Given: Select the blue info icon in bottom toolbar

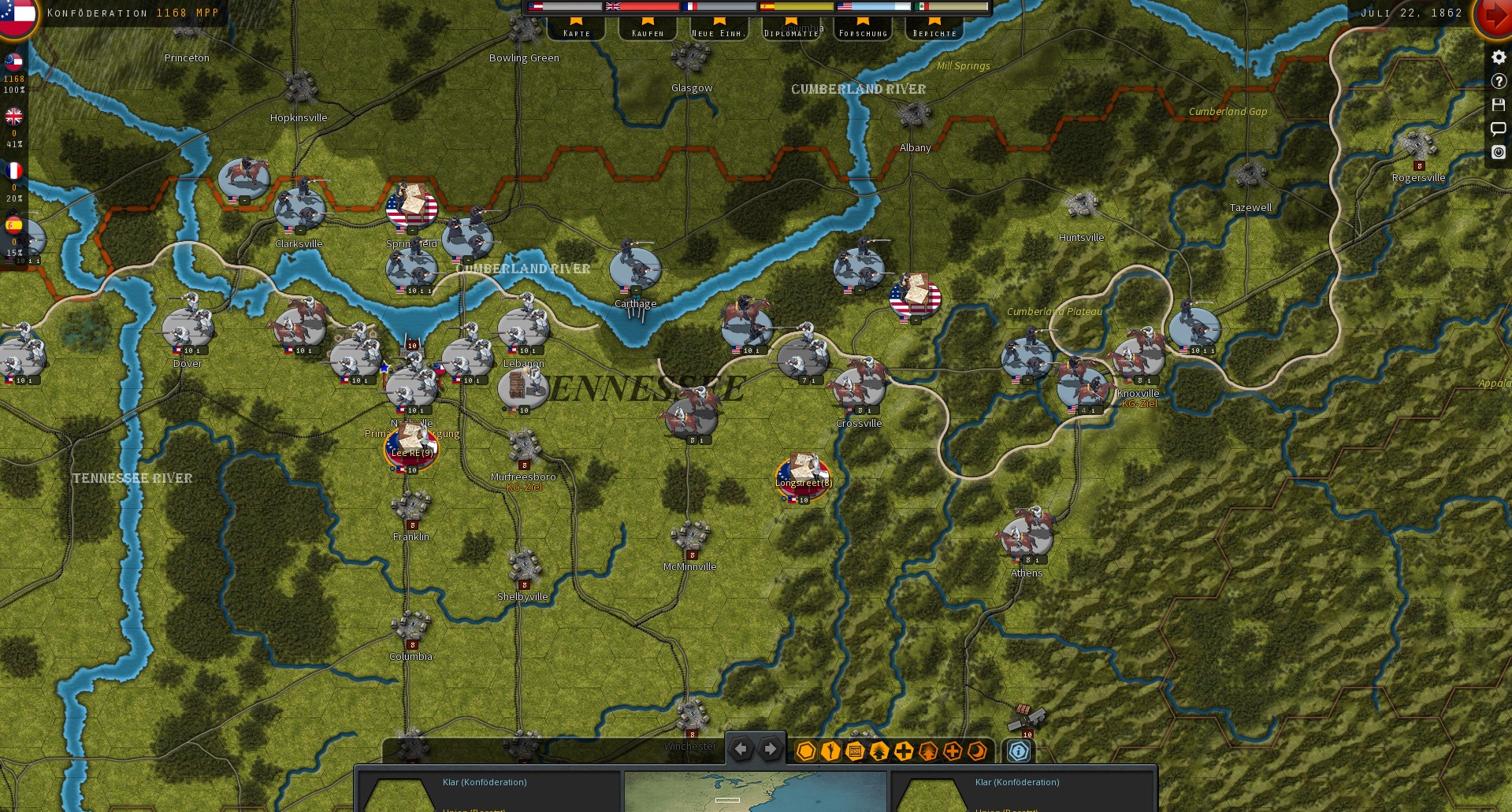Looking at the screenshot, I should pos(1019,751).
